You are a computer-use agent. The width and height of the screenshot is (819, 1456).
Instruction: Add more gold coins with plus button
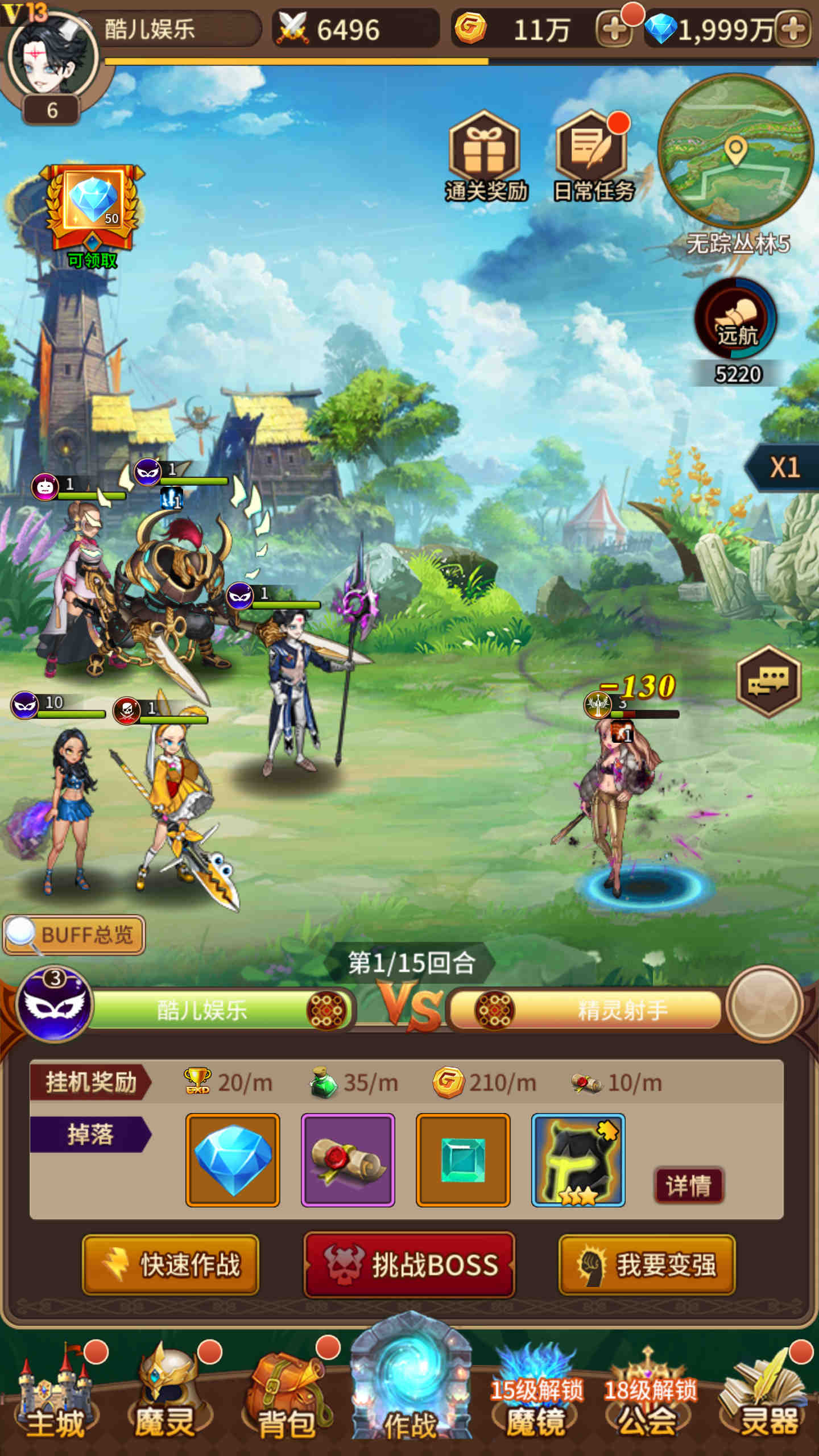click(614, 29)
